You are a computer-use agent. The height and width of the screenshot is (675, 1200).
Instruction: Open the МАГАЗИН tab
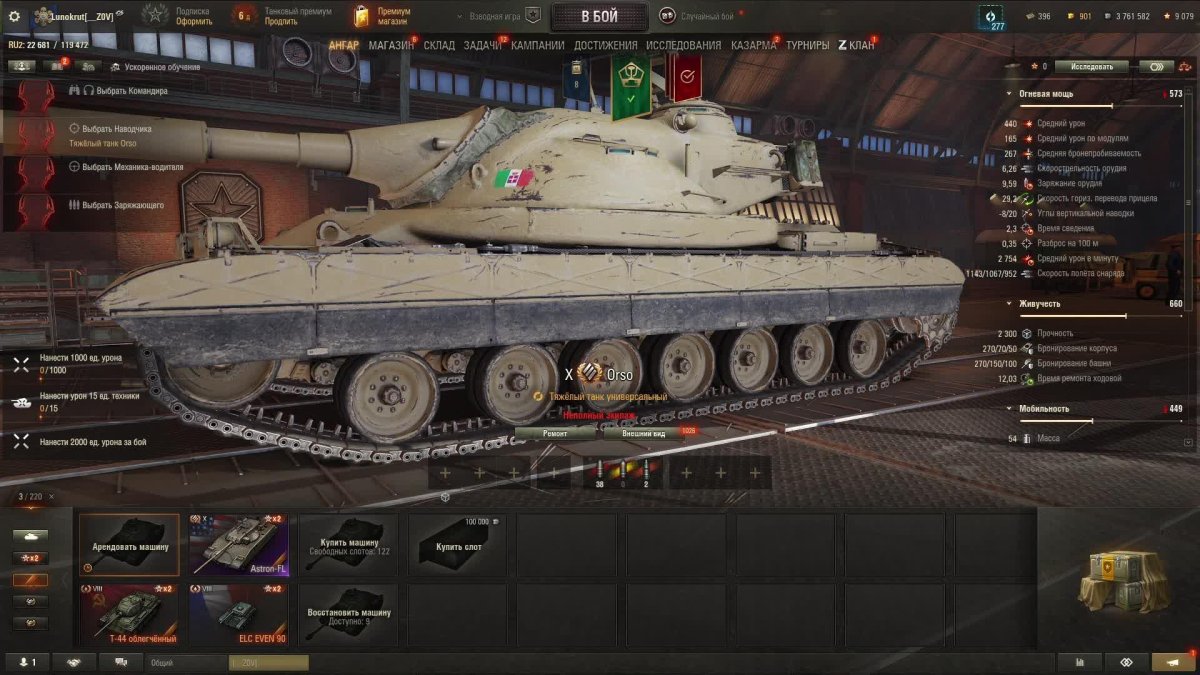point(391,46)
